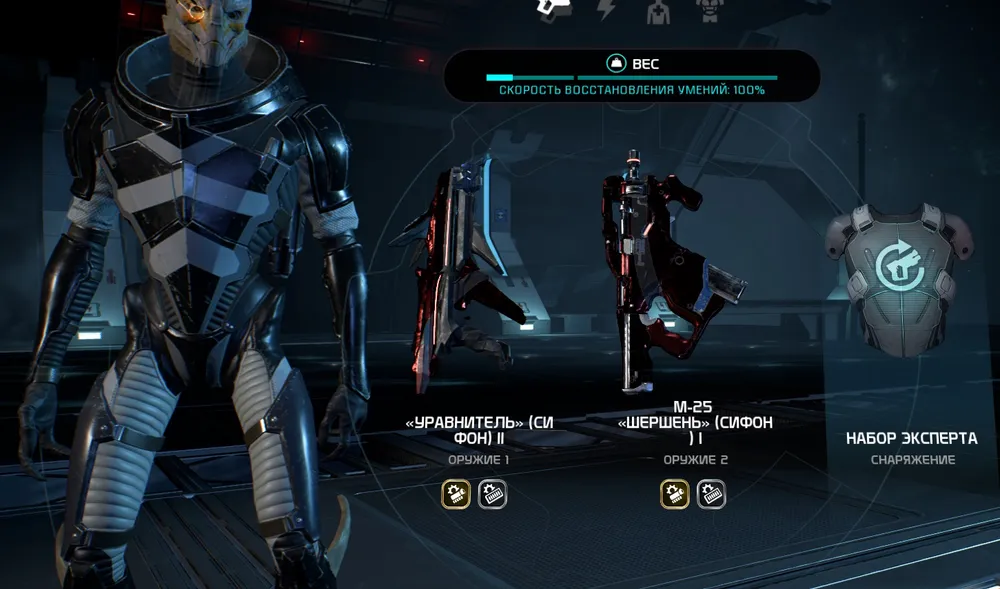1000x589 pixels.
Task: Choose the silver mod under Оружие 1
Action: tap(492, 493)
